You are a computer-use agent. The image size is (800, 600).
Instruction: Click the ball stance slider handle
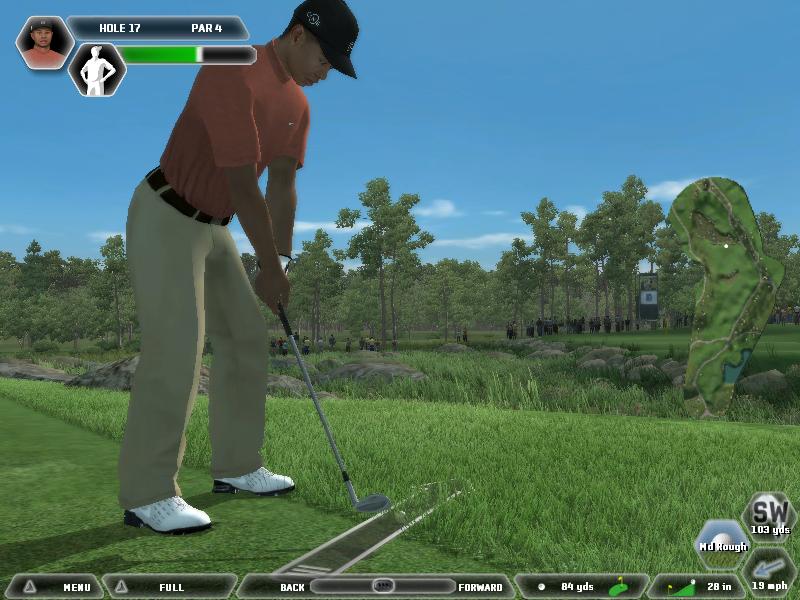[382, 586]
